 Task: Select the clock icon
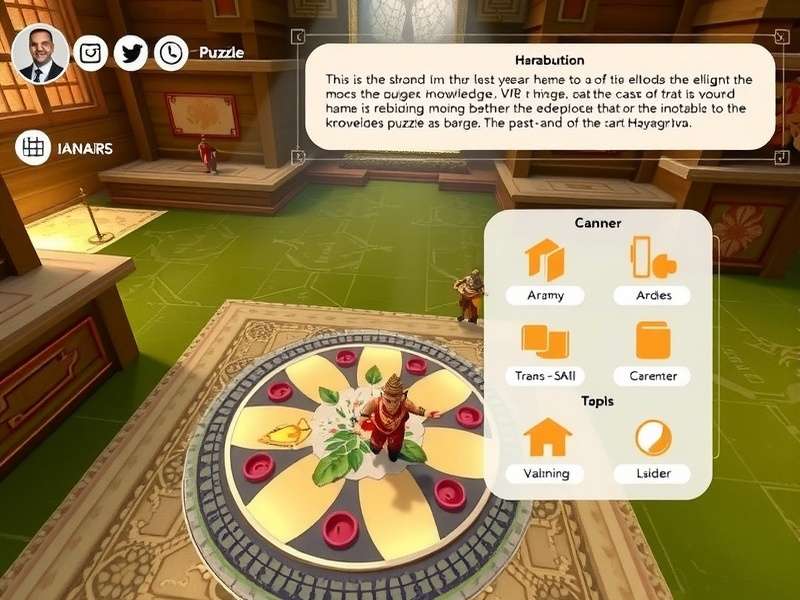click(x=171, y=53)
